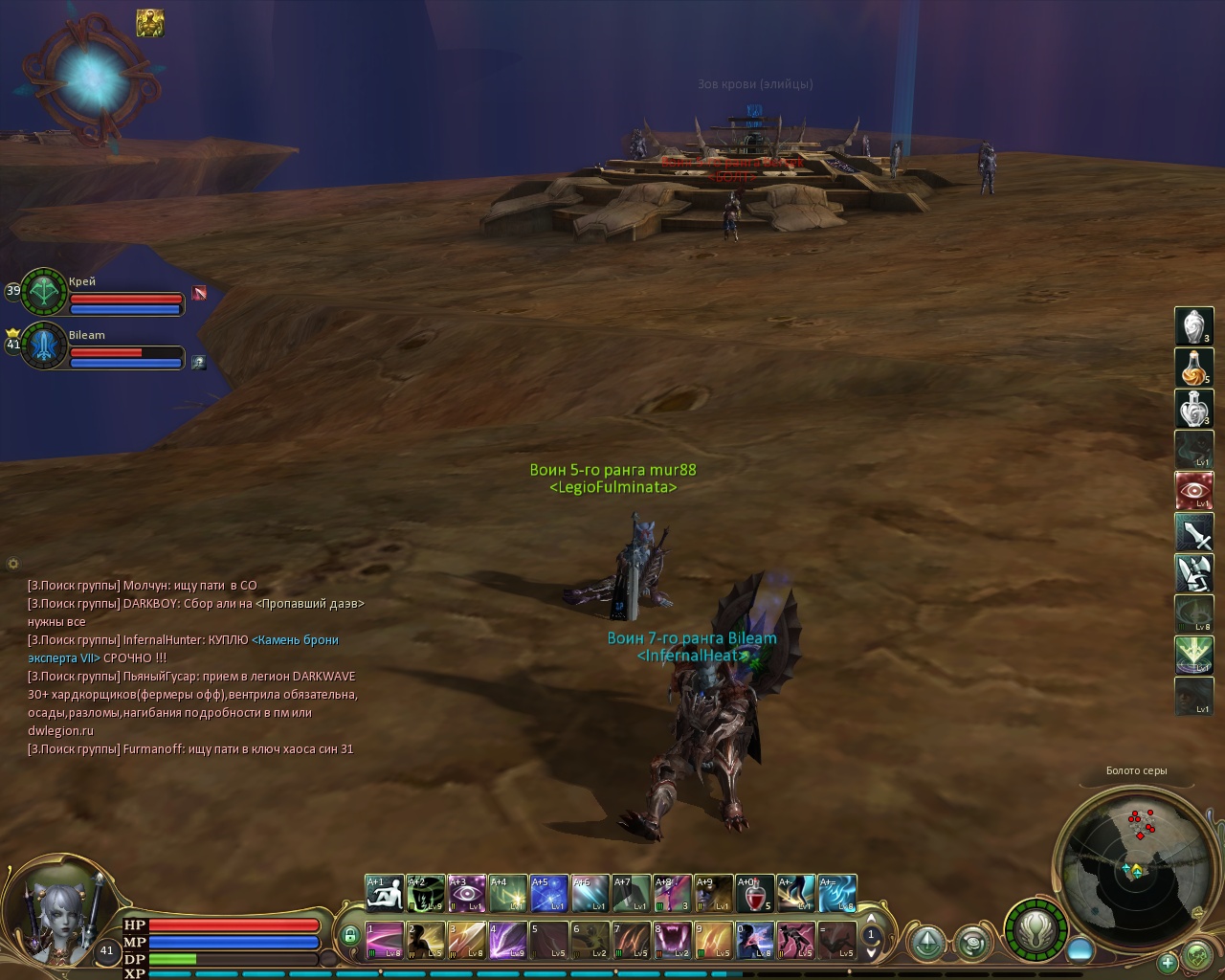Open the green skull menu button
Viewport: 1225px width, 980px height.
pyautogui.click(x=1197, y=955)
